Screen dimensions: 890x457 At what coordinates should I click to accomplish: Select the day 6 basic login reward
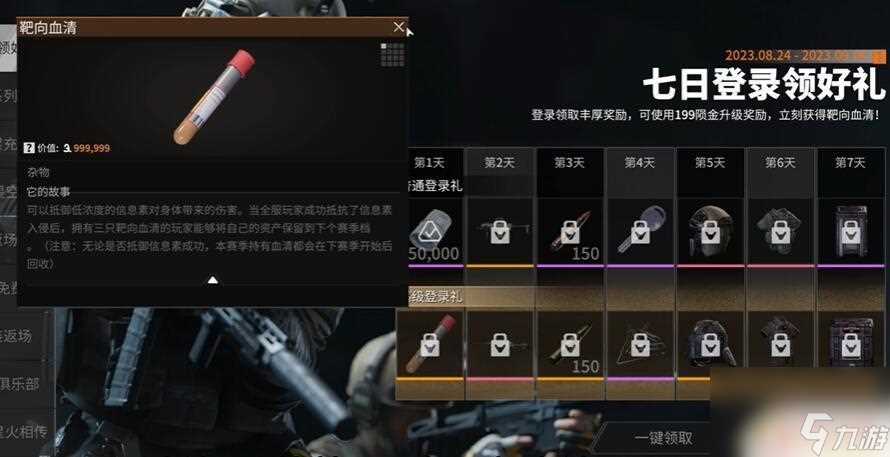pos(780,232)
